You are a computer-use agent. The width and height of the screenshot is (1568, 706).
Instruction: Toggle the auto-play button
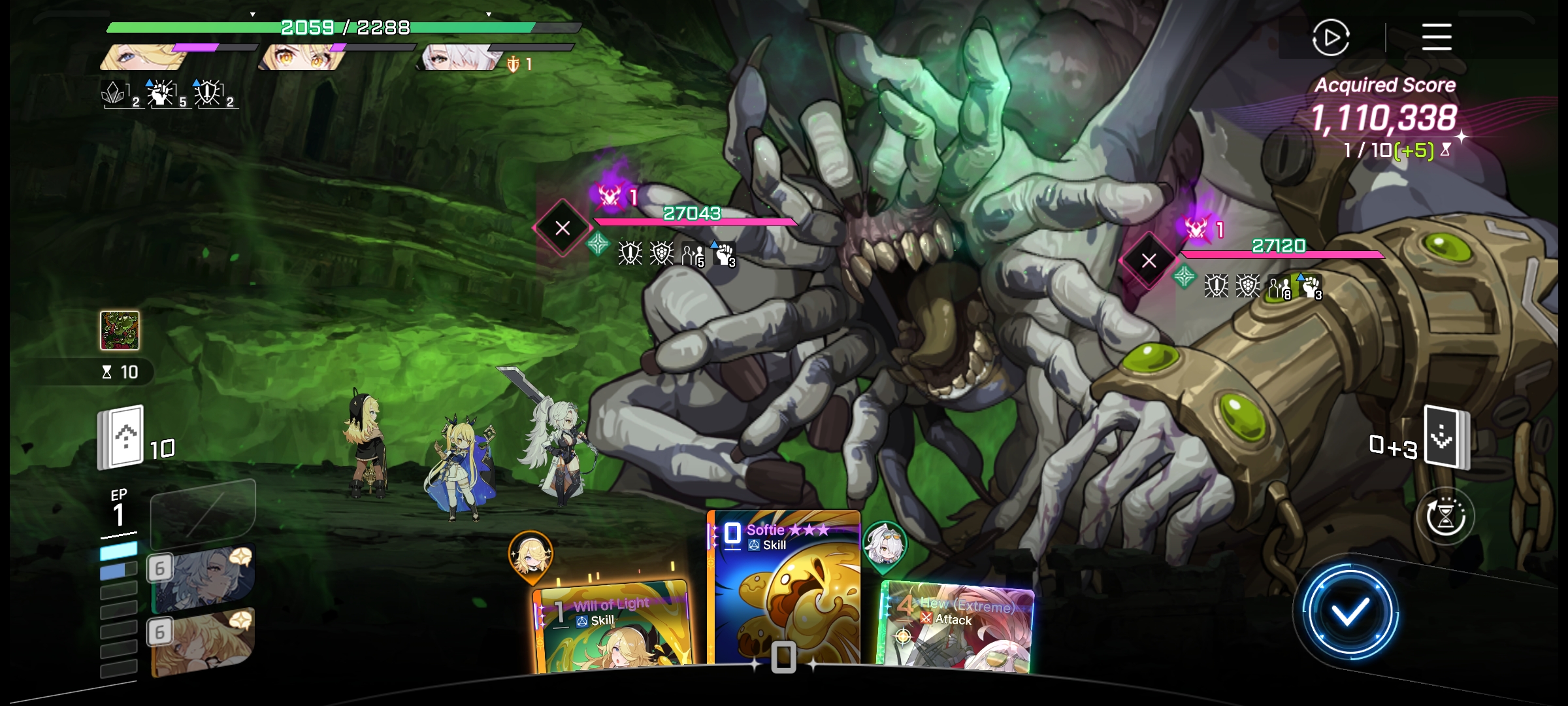pos(1330,38)
